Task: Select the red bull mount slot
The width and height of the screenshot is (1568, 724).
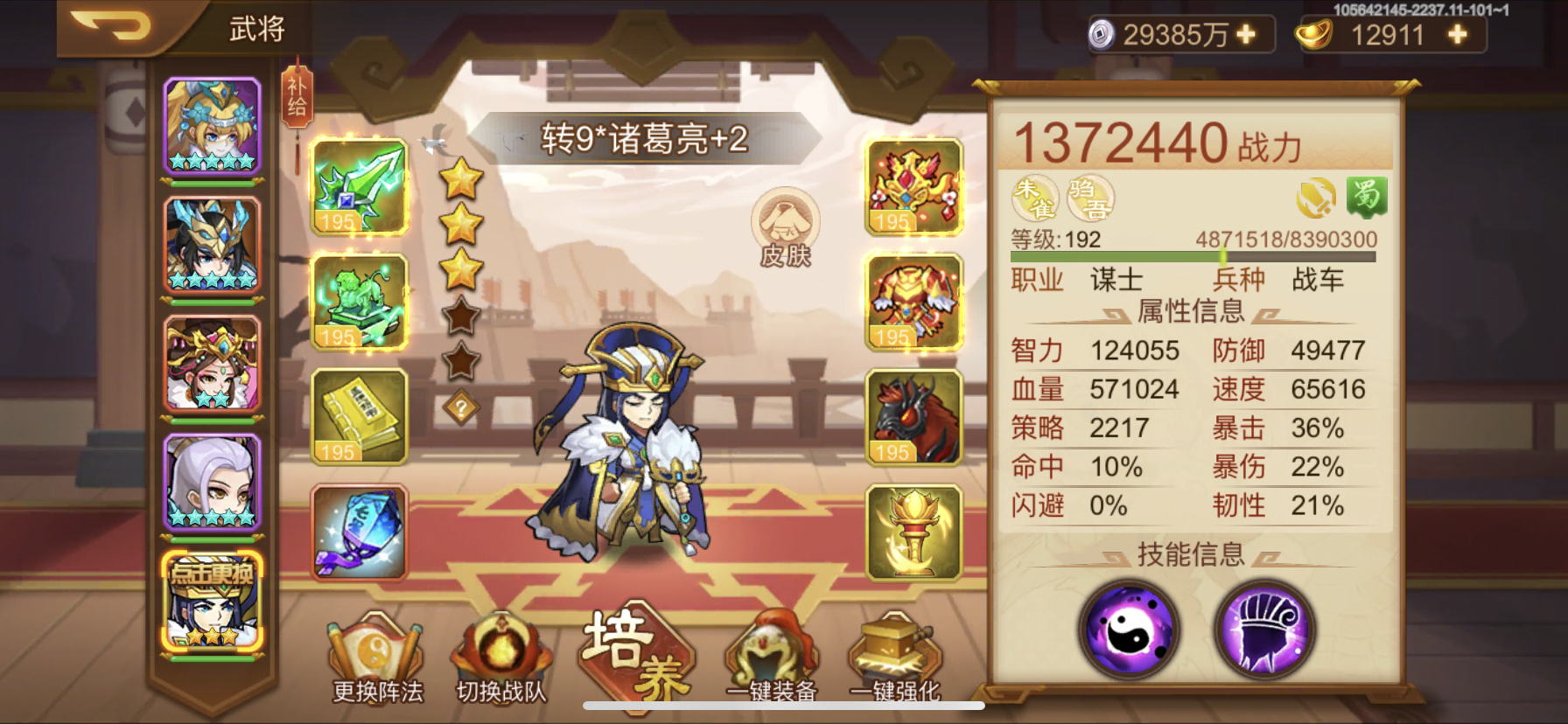Action: point(913,418)
